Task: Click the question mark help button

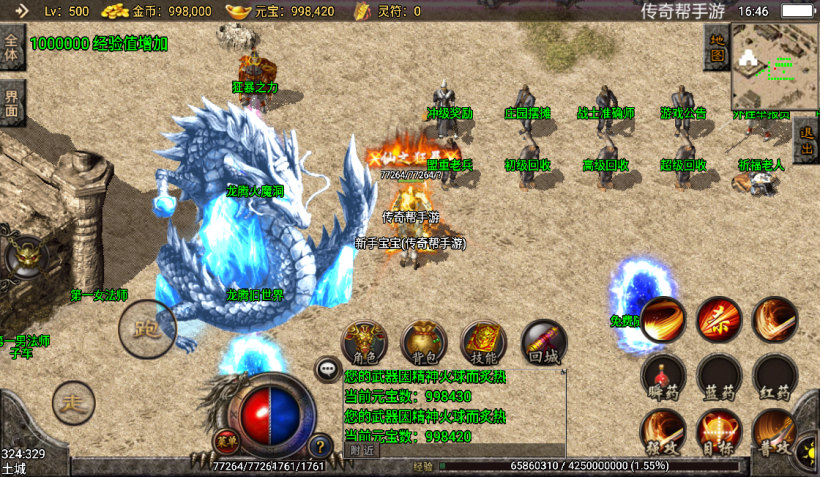Action: (x=321, y=447)
